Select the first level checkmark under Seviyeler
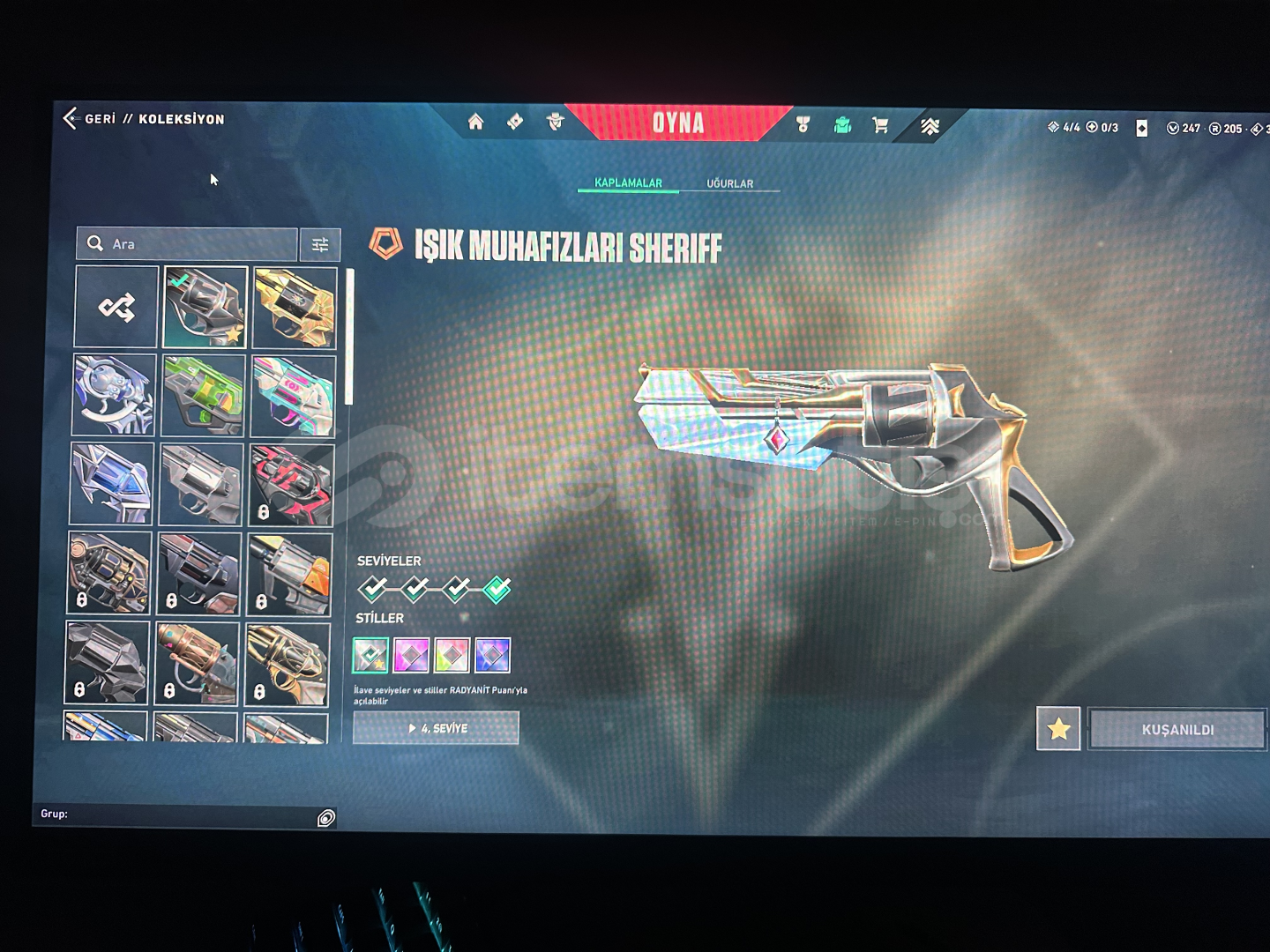Screen dimensions: 1270x952 (372, 588)
